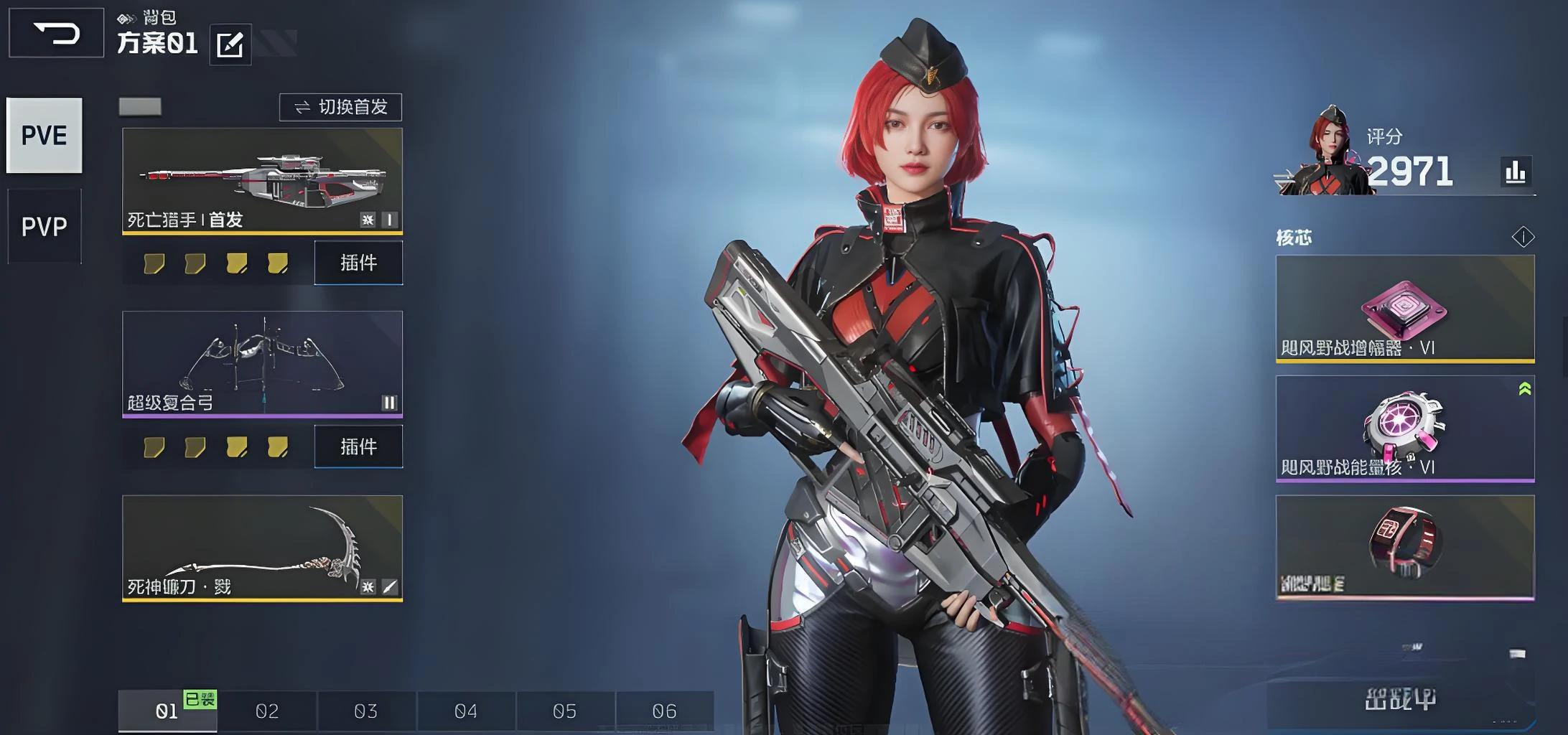Screen dimensions: 1568x735
Task: Switch to the PVP mode tab
Action: [x=45, y=227]
